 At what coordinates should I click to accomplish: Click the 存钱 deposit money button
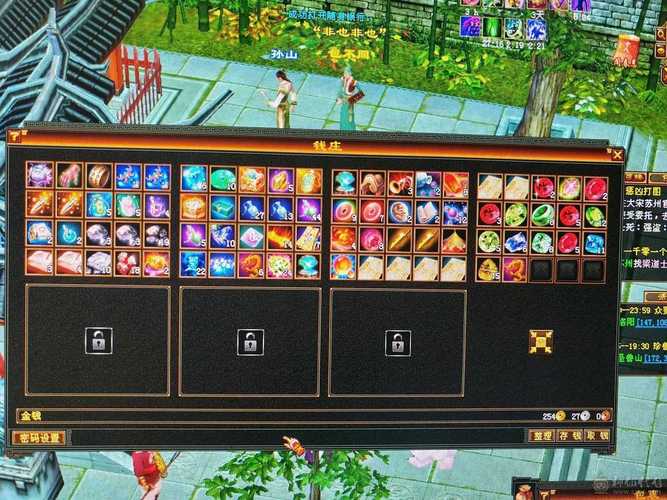[569, 436]
